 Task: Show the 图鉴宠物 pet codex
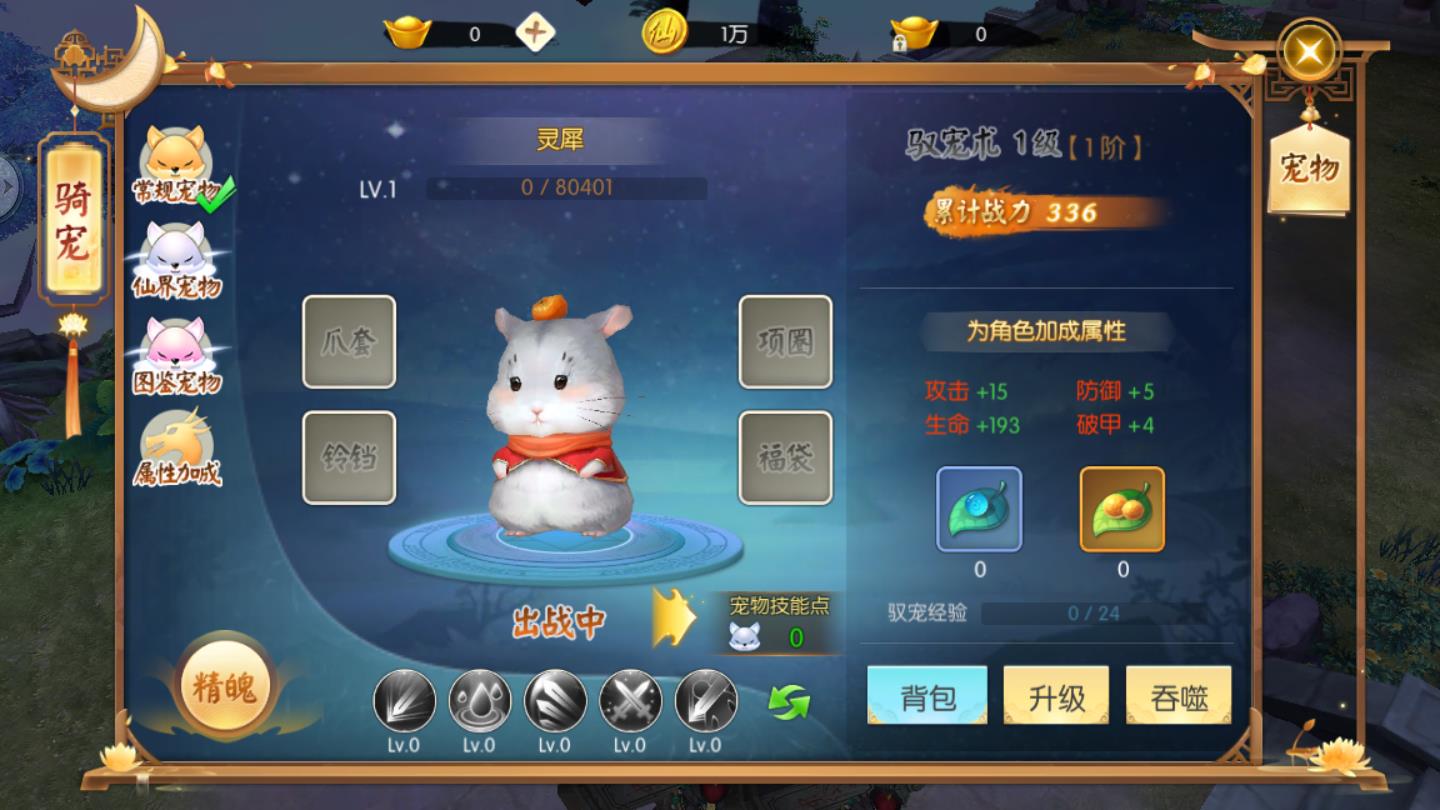(x=176, y=357)
